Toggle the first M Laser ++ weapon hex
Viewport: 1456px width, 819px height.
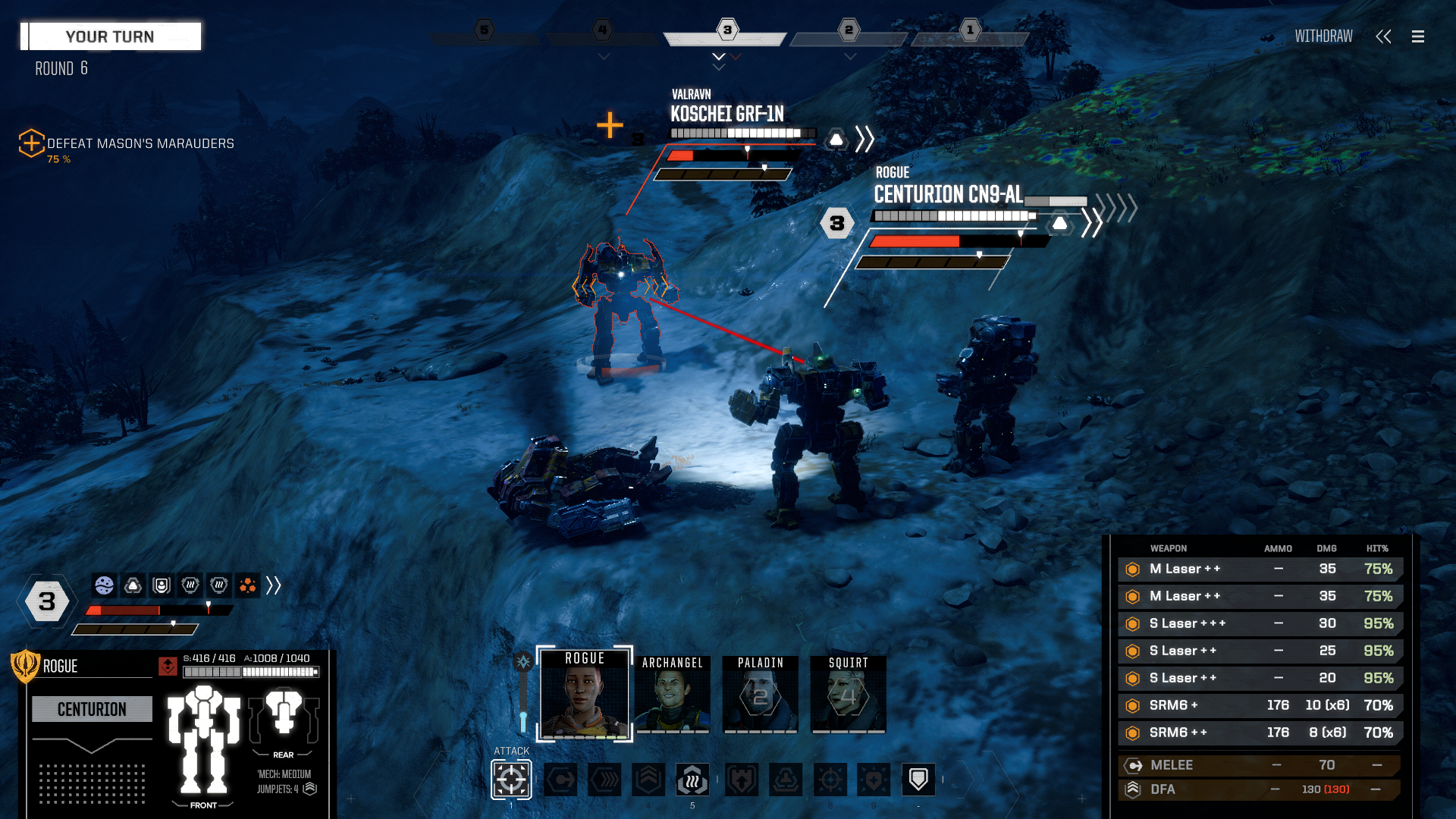(1133, 569)
